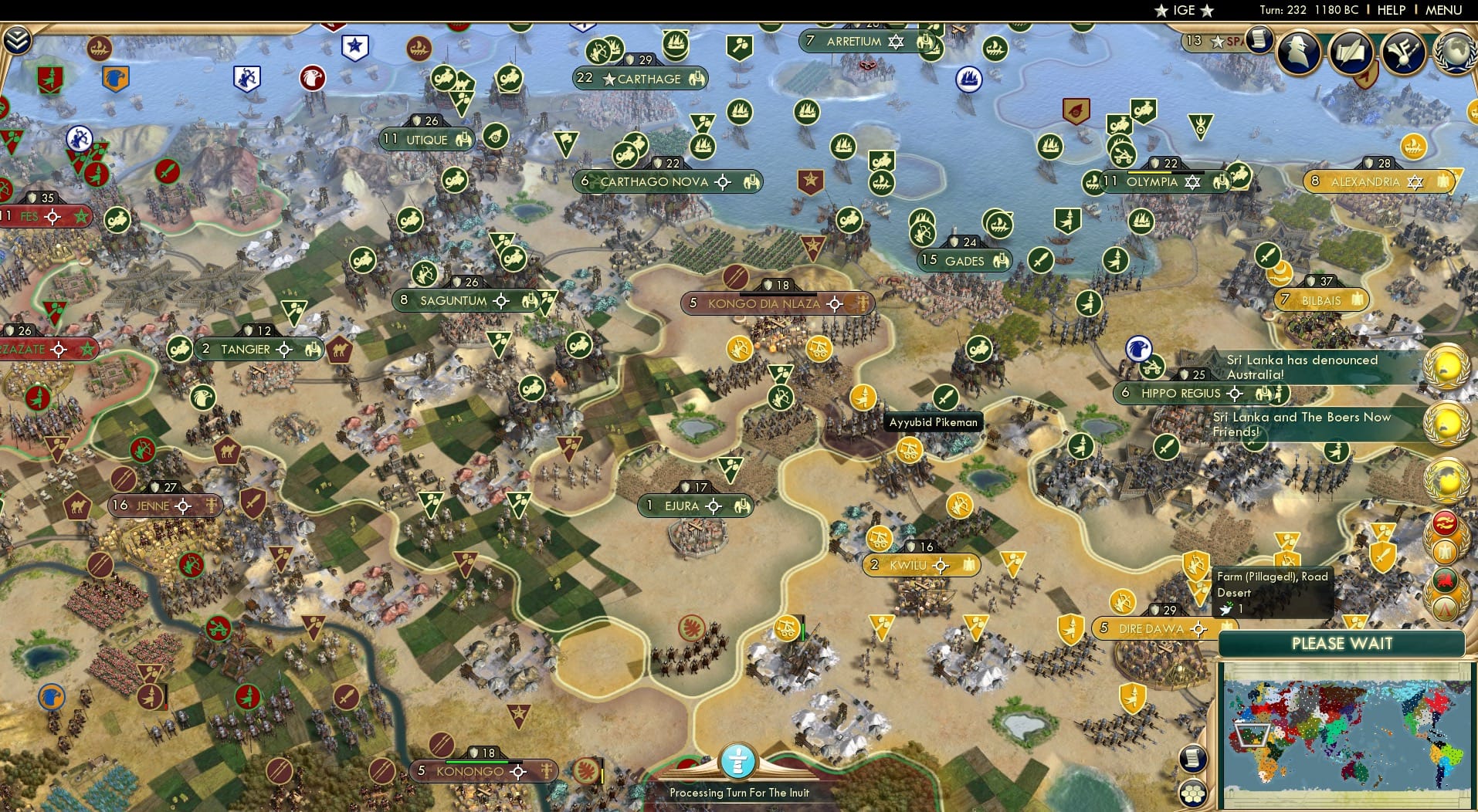This screenshot has width=1478, height=812.
Task: Open the notification log scroll beside Spain's score
Action: click(x=1260, y=40)
